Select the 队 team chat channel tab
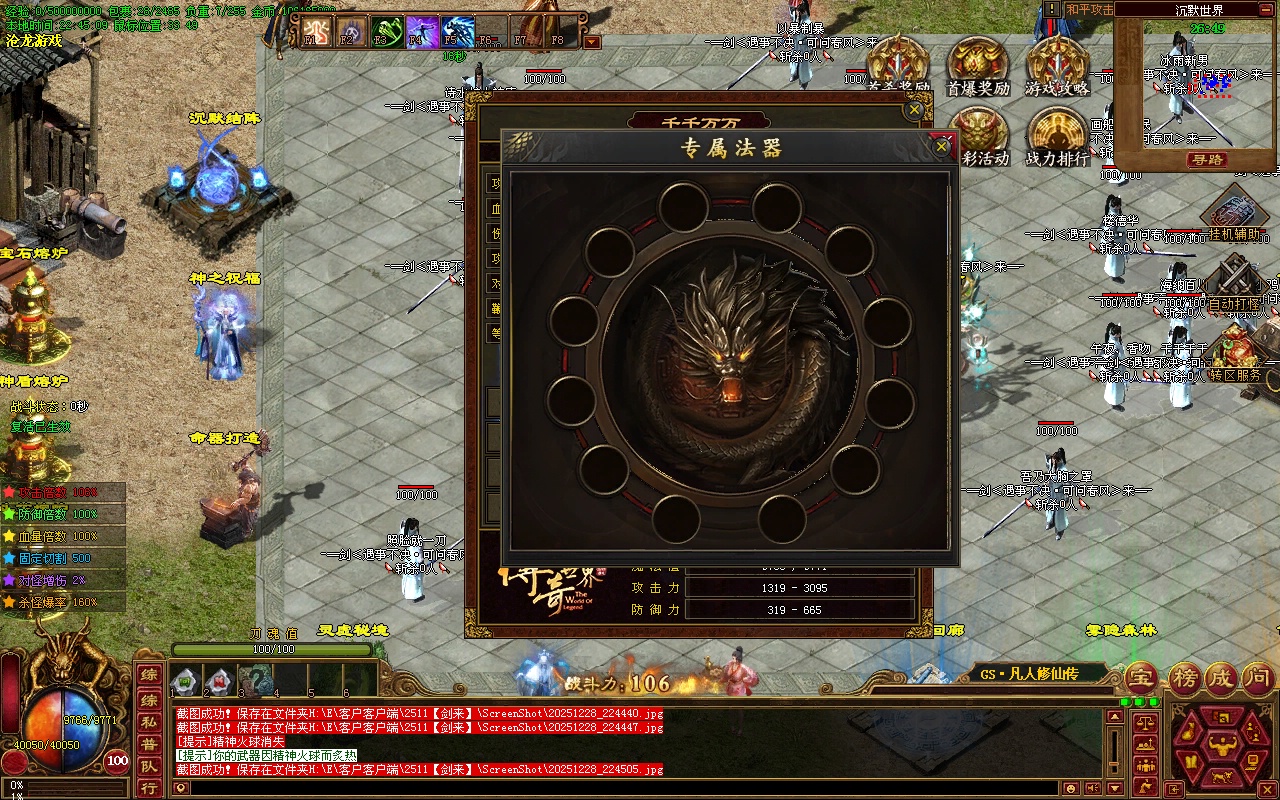Viewport: 1280px width, 800px height. pyautogui.click(x=148, y=767)
